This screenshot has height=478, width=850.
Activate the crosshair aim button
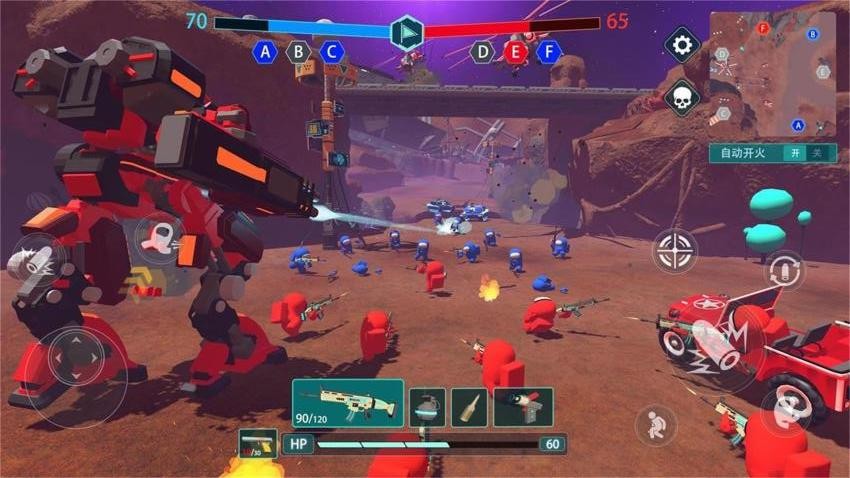(675, 250)
